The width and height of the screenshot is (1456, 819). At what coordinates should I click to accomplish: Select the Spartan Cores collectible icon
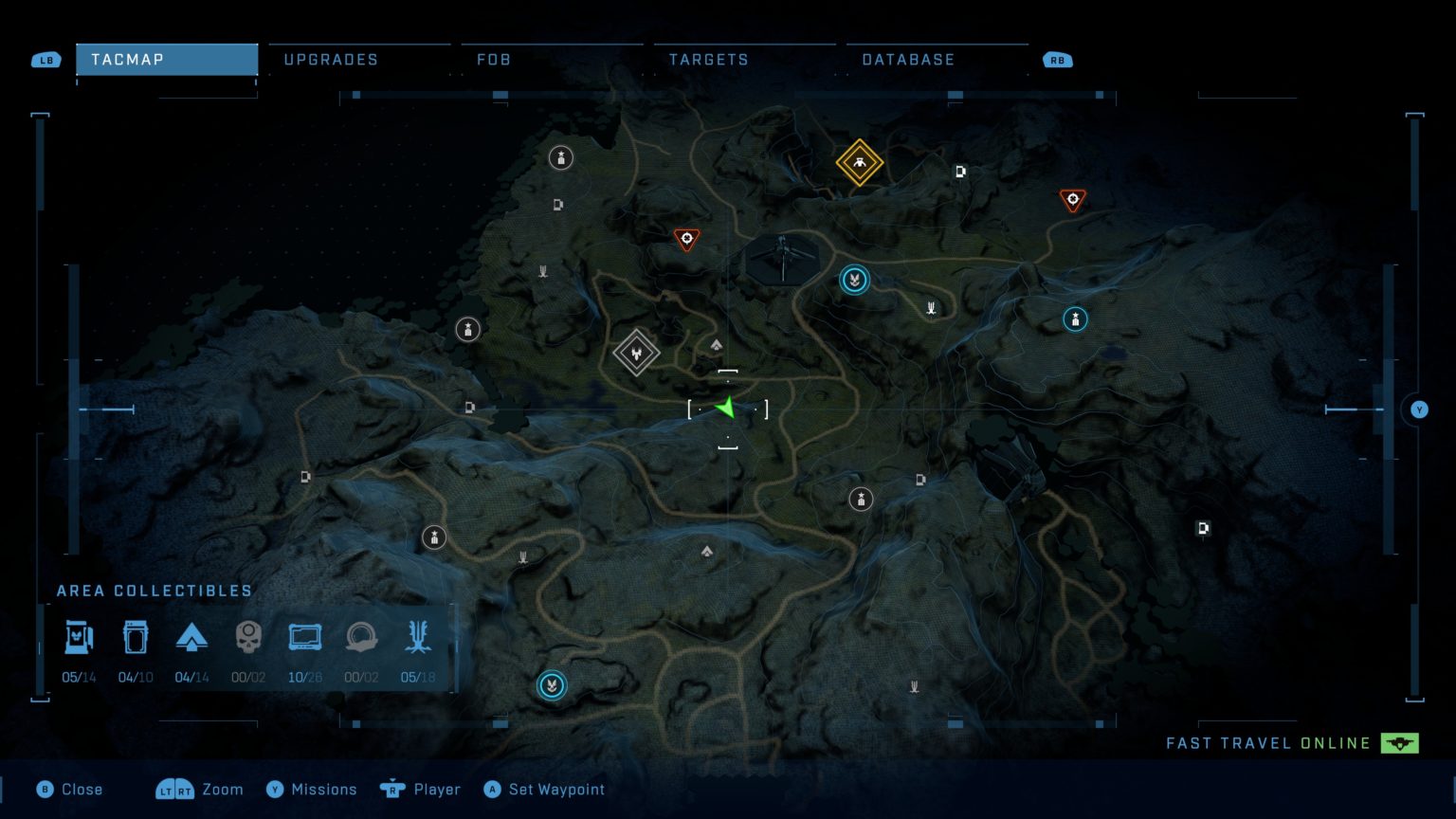pos(136,637)
